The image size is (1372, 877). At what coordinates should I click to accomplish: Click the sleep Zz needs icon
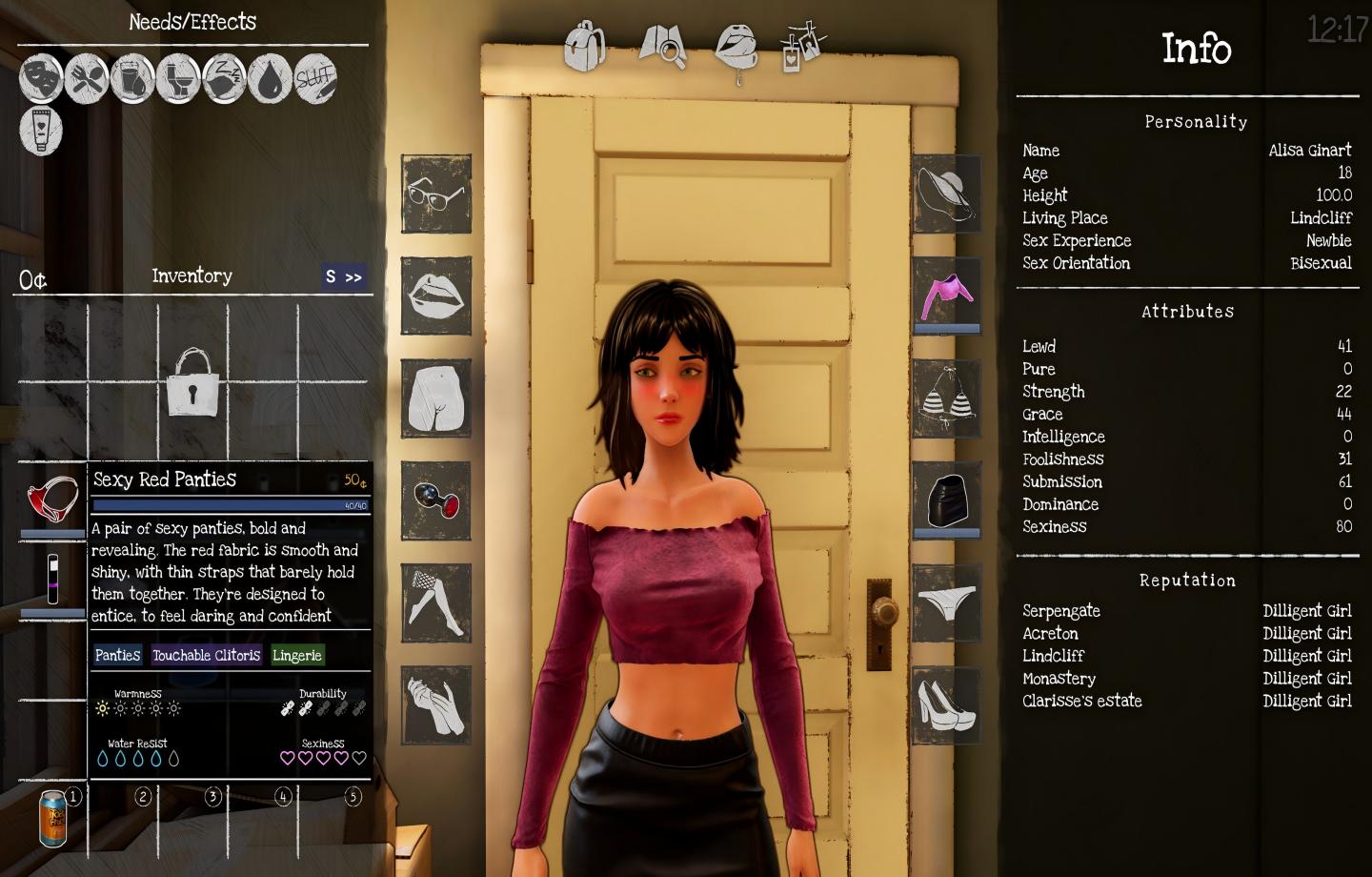coord(224,79)
